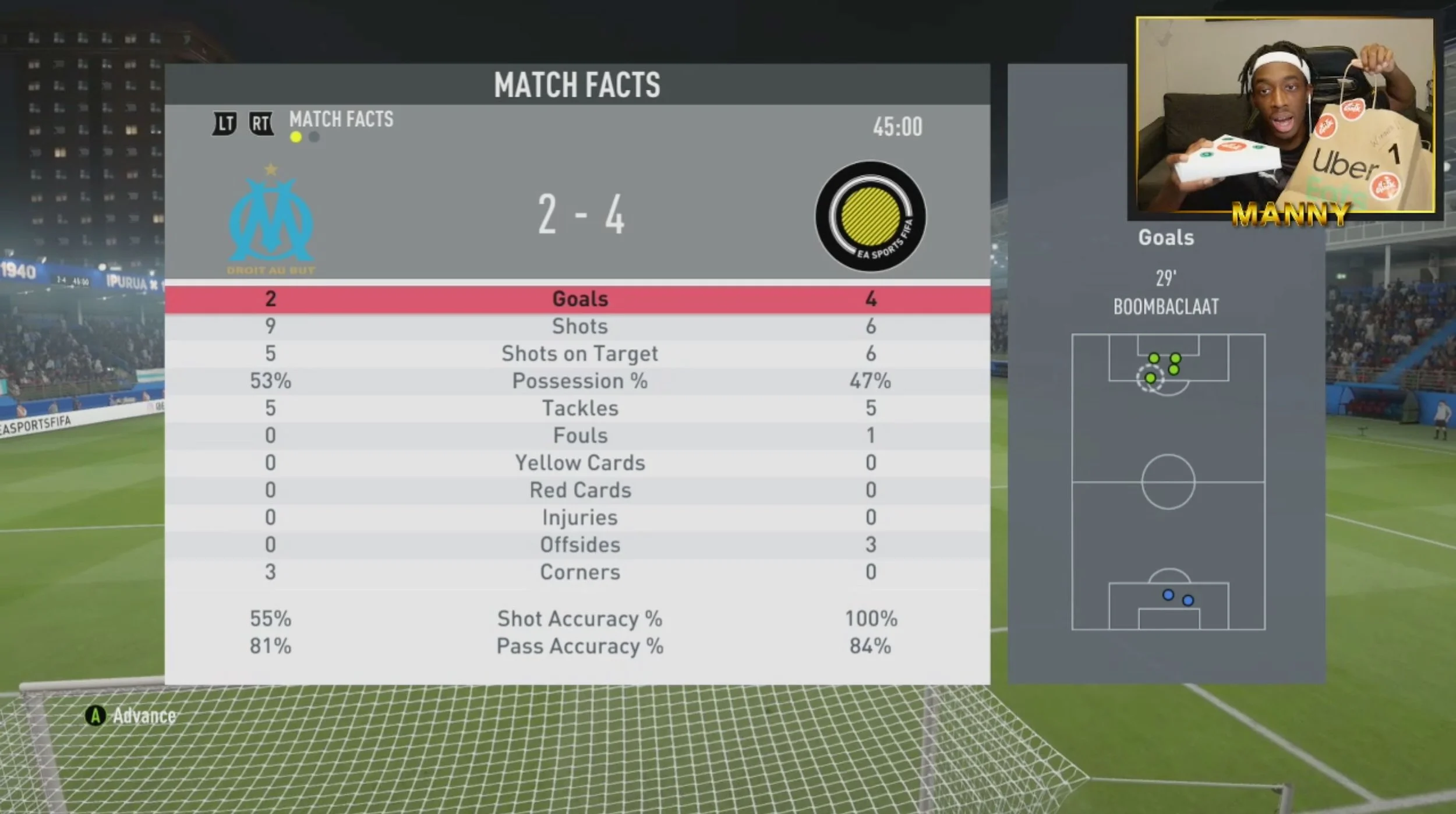Viewport: 1456px width, 814px height.
Task: Select the highlighted Goals stat row
Action: click(x=579, y=299)
